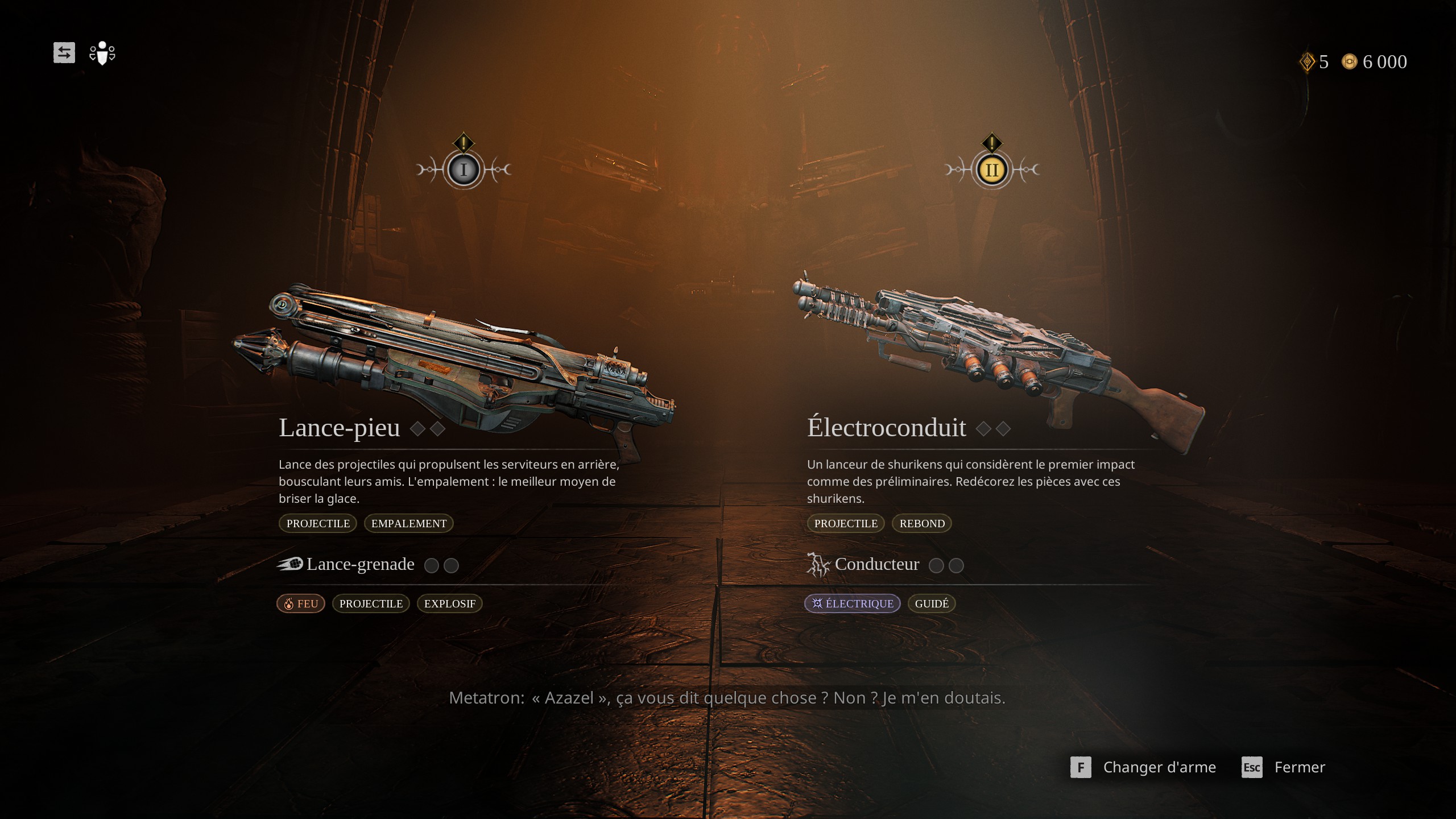The width and height of the screenshot is (1456, 819).
Task: Click the FEU tag
Action: 301,603
